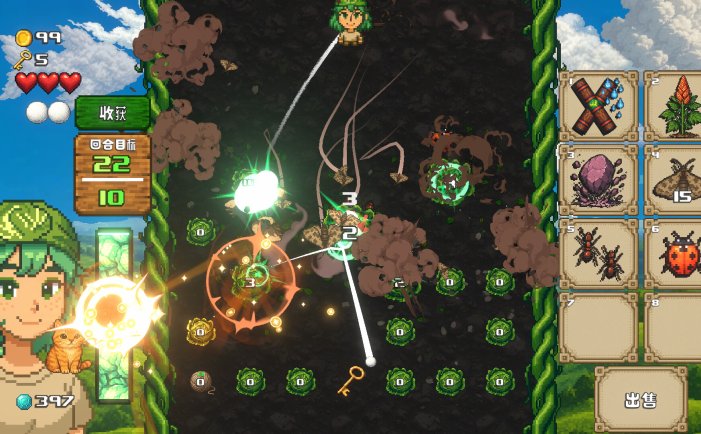Open the 出售 sell button
701x434 pixels.
tap(640, 400)
